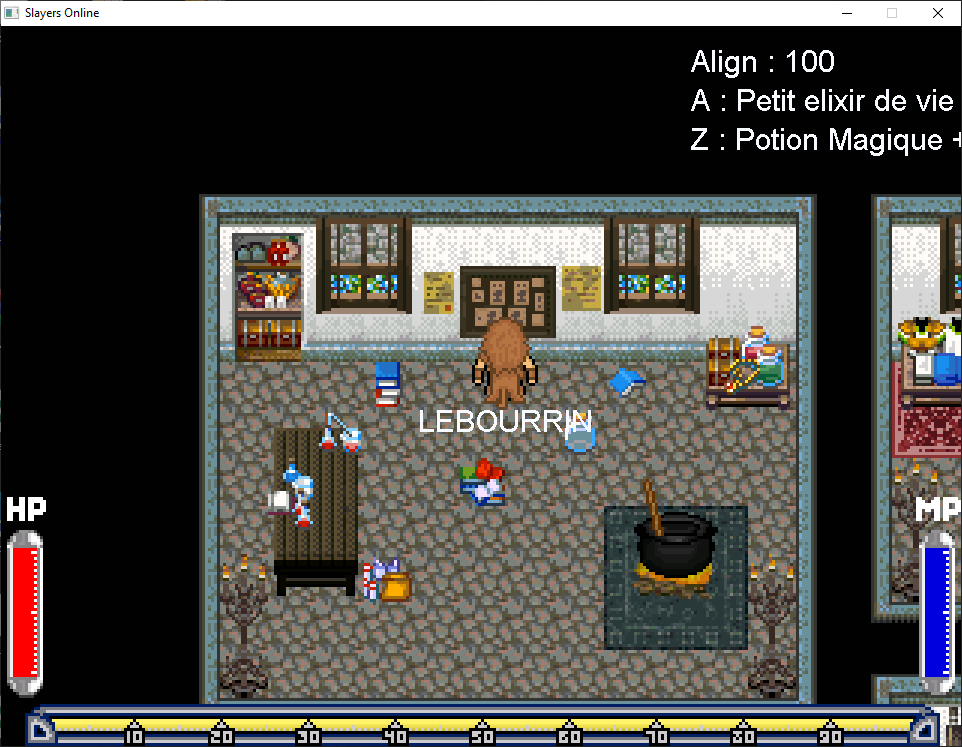The width and height of the screenshot is (962, 747).
Task: Minimize the Slayers Online window
Action: 846,13
